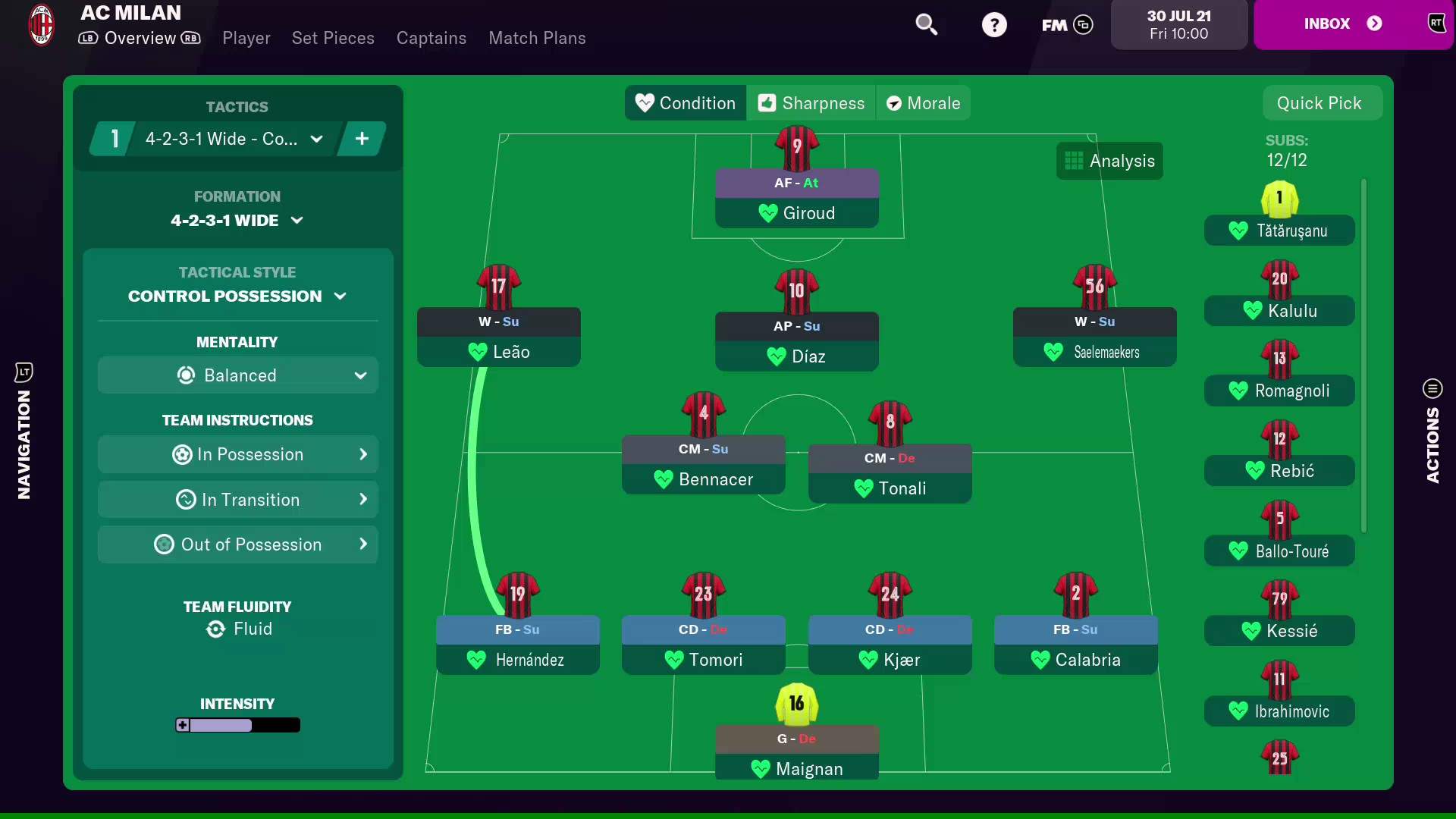Open the search magnifier
The width and height of the screenshot is (1456, 819).
(927, 24)
